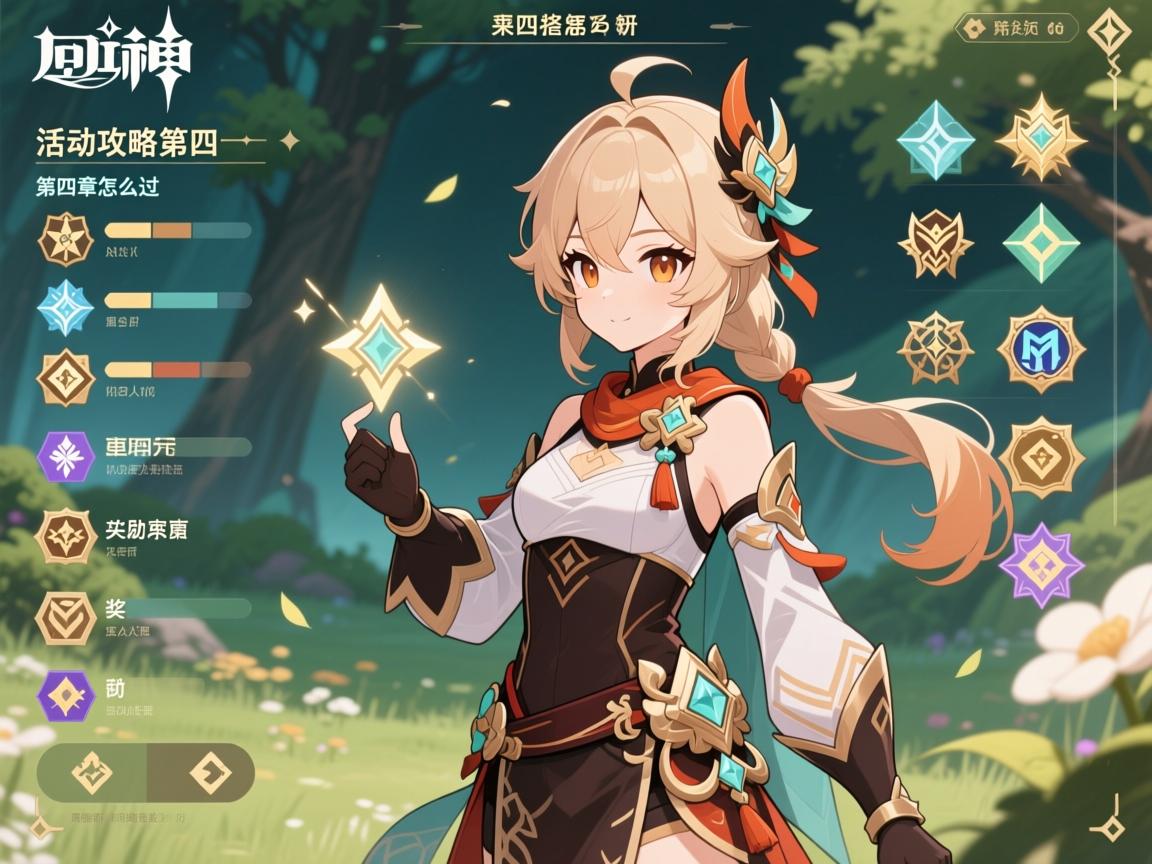Choose the blue M medallion badge
The height and width of the screenshot is (864, 1152).
(x=1041, y=348)
